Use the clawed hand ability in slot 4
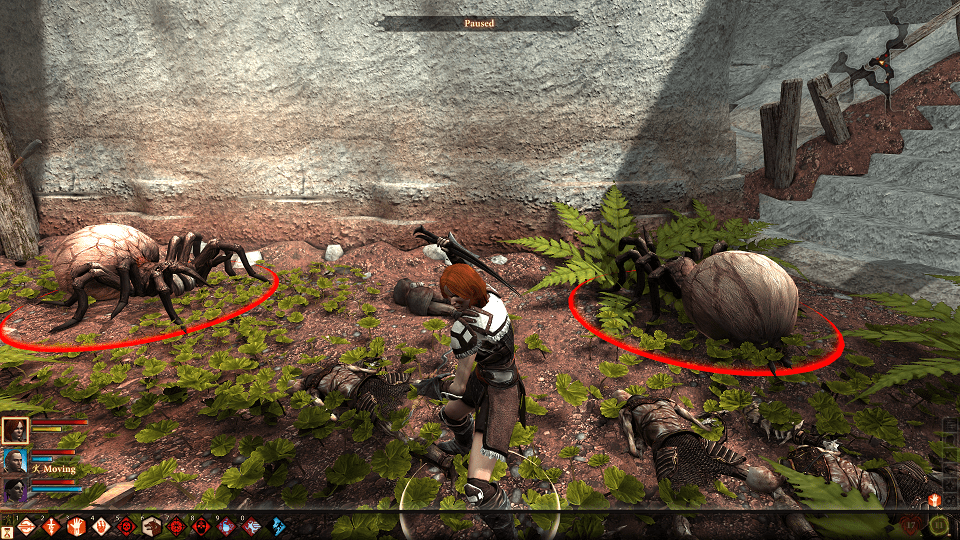Screen dimensions: 960x540 pos(101,526)
